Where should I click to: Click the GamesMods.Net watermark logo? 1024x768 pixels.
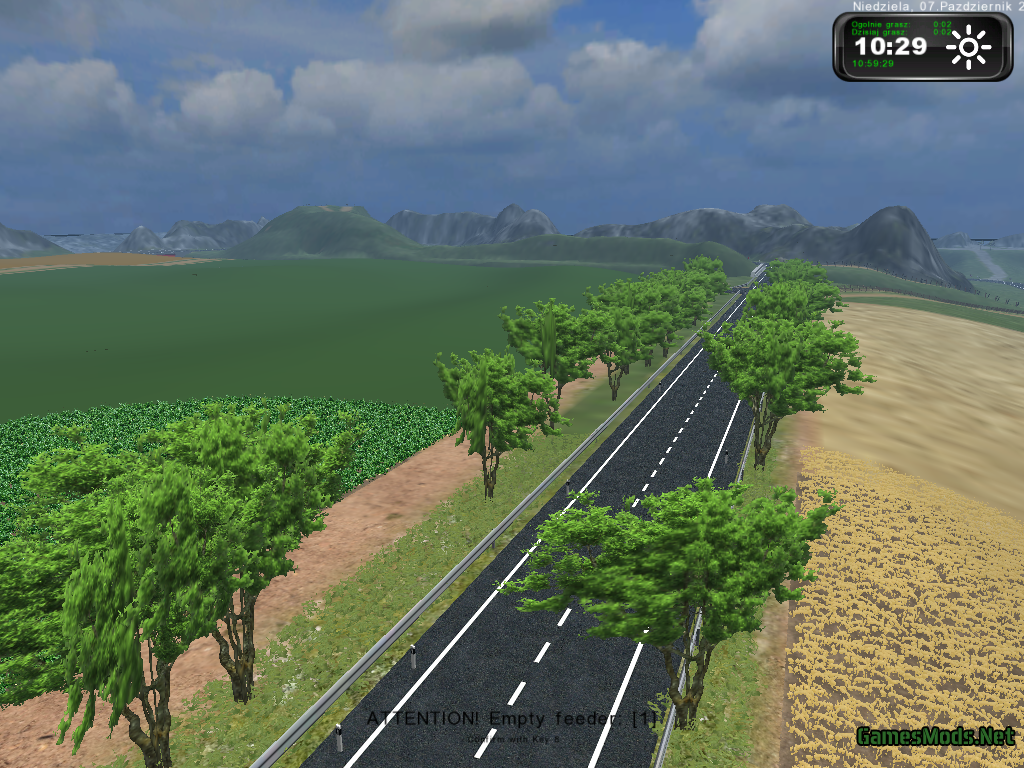coord(934,738)
